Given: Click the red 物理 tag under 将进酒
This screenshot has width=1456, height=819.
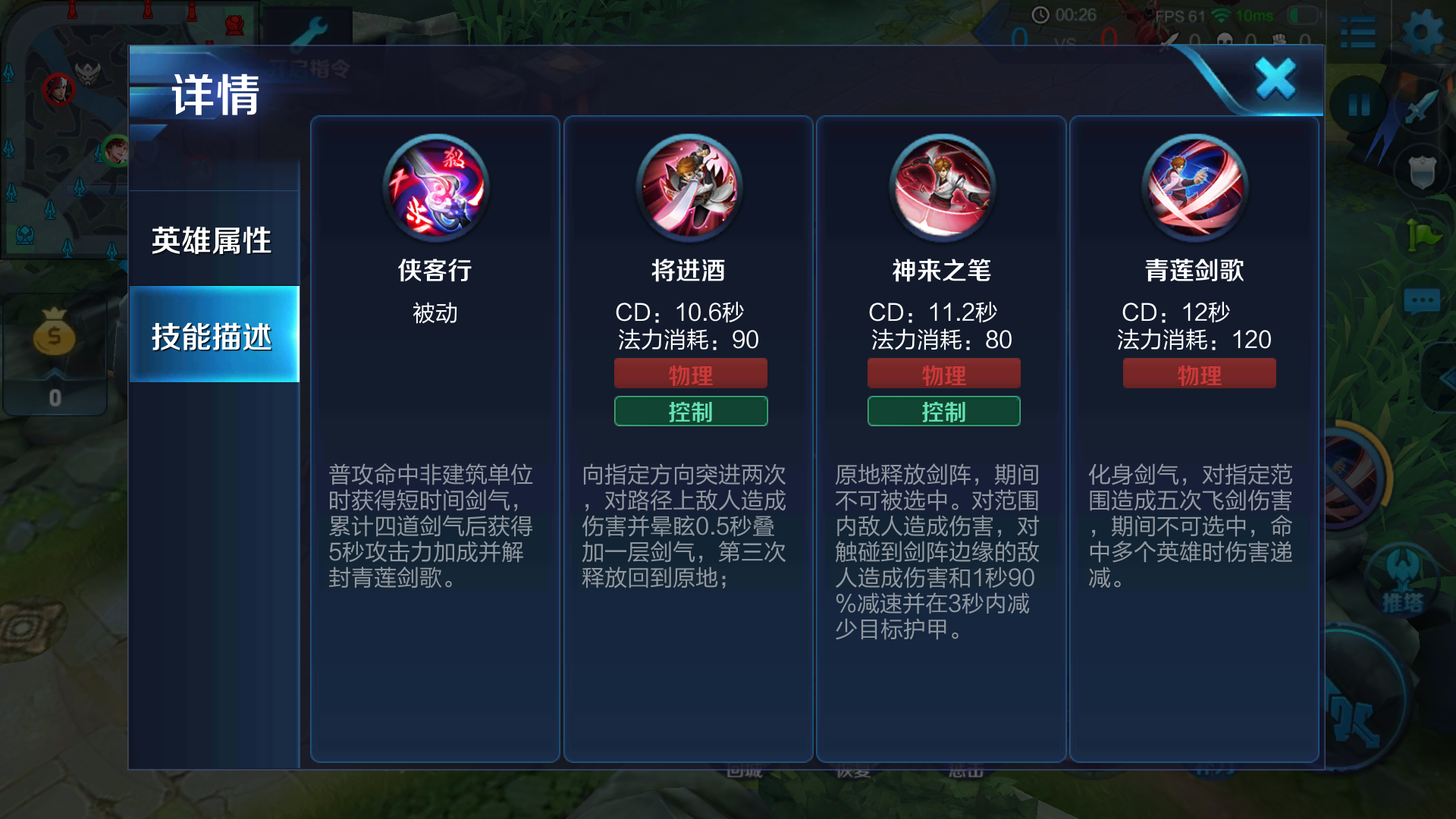Looking at the screenshot, I should (x=690, y=373).
